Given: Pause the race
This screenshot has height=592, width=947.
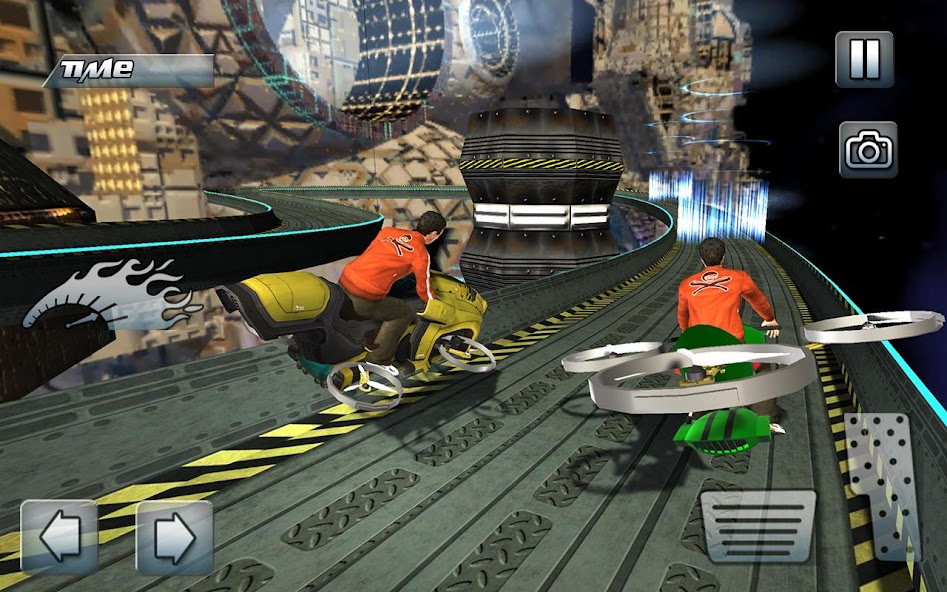Looking at the screenshot, I should (x=864, y=59).
